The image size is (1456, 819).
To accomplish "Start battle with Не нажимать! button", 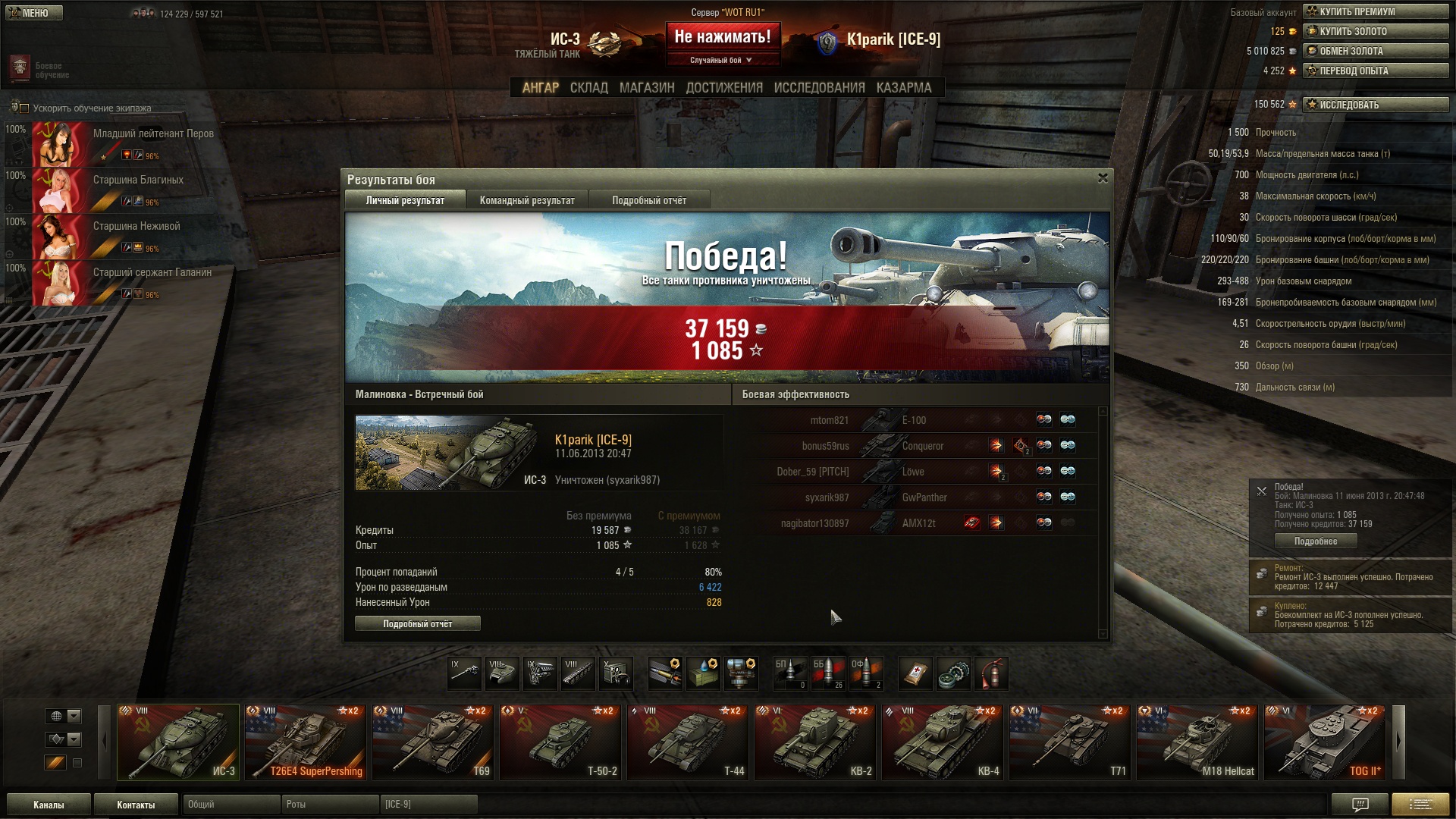I will point(722,38).
